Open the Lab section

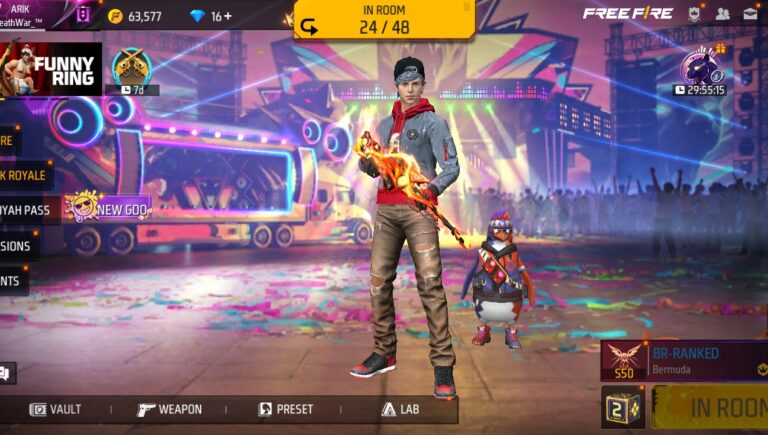400,409
